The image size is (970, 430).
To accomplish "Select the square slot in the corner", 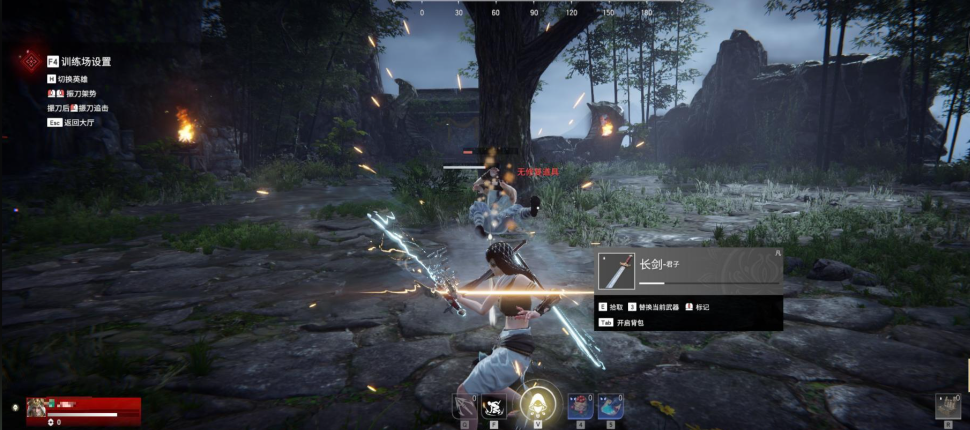I will (x=947, y=404).
